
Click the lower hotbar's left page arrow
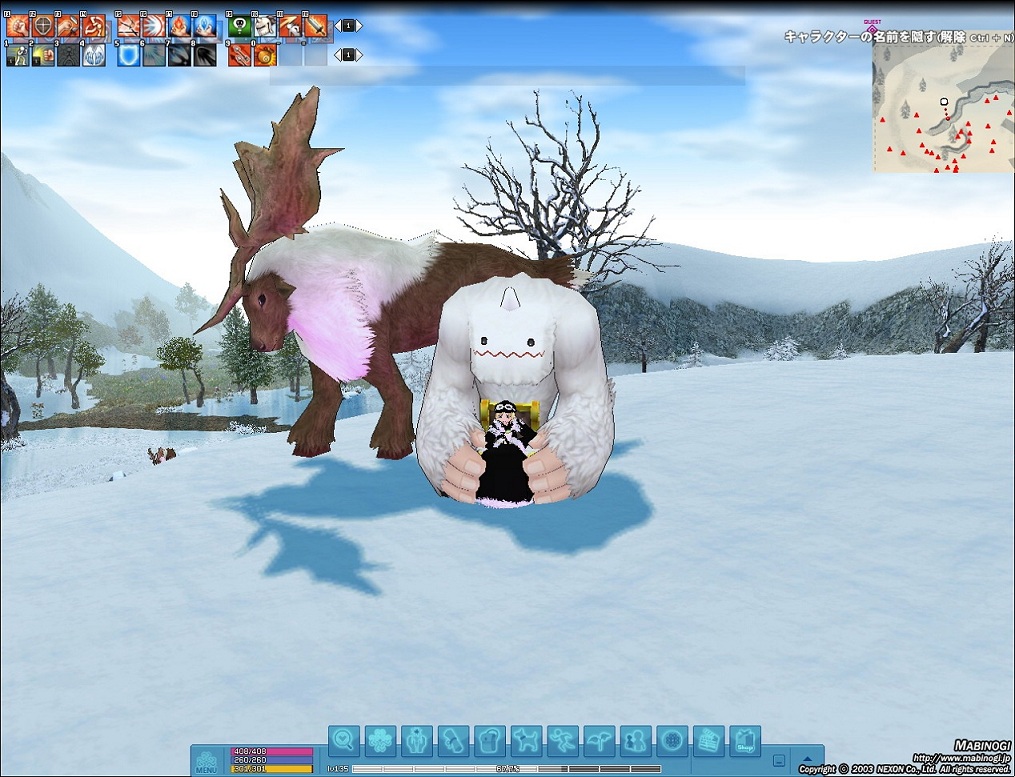(x=337, y=55)
